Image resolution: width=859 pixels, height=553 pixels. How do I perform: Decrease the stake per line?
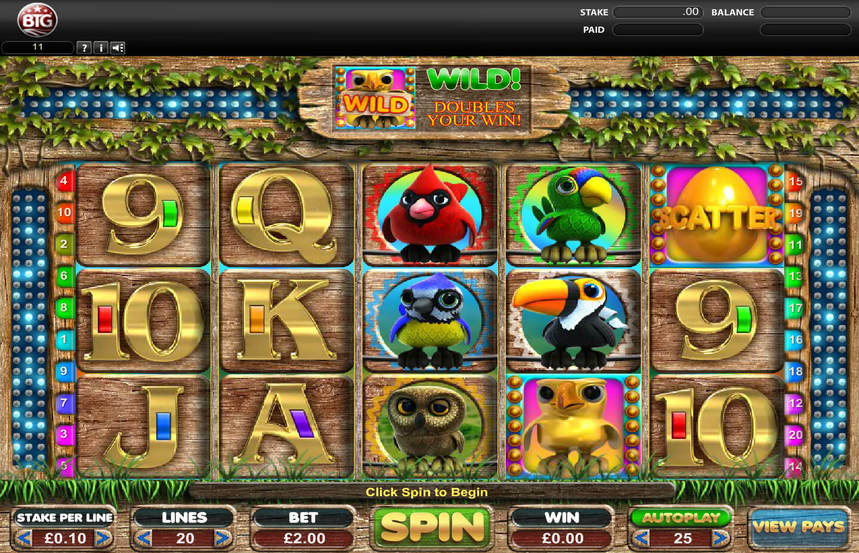(22, 538)
